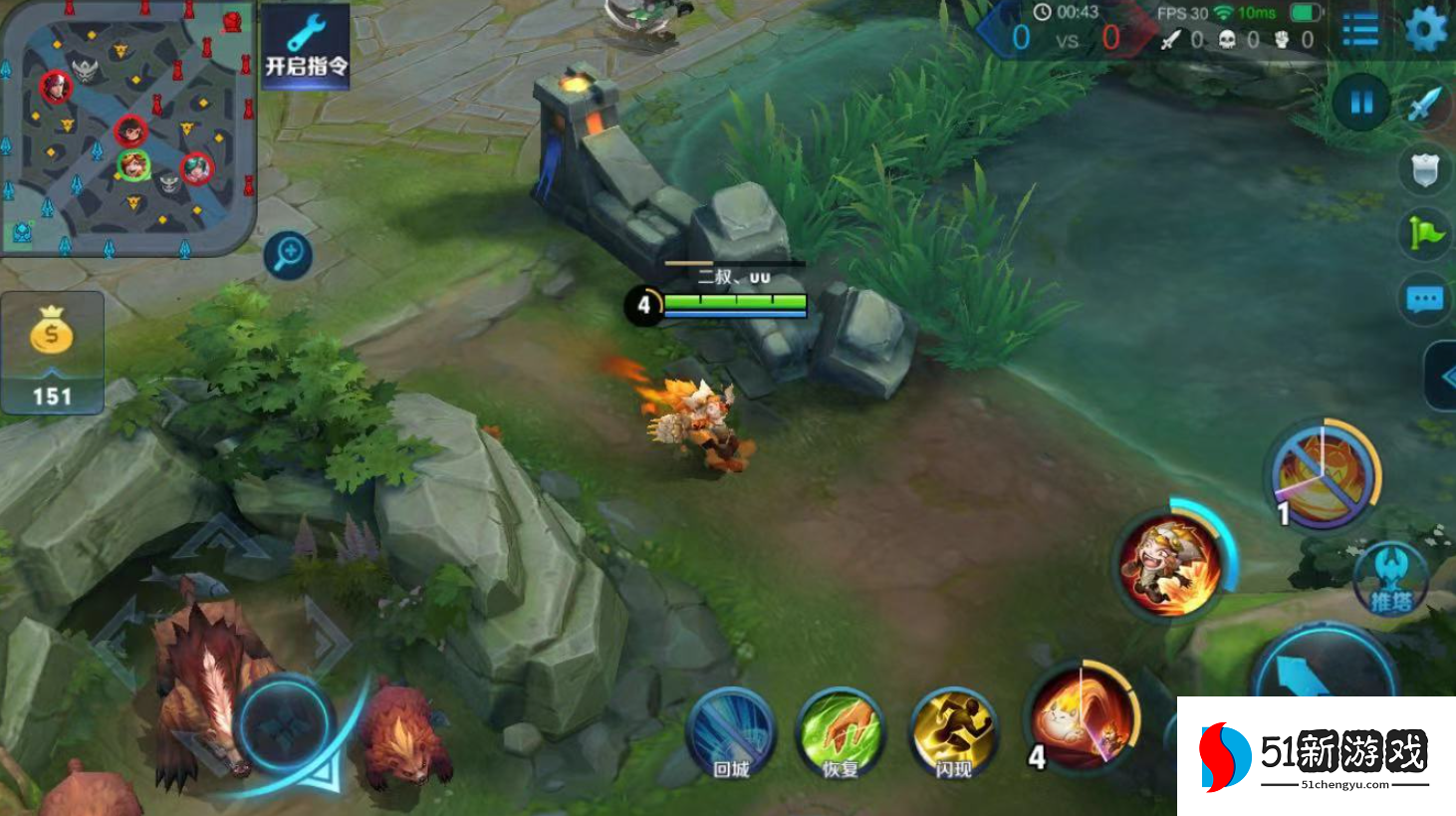This screenshot has width=1456, height=816.
Task: Click the 开启指令 wrench button
Action: [x=306, y=45]
